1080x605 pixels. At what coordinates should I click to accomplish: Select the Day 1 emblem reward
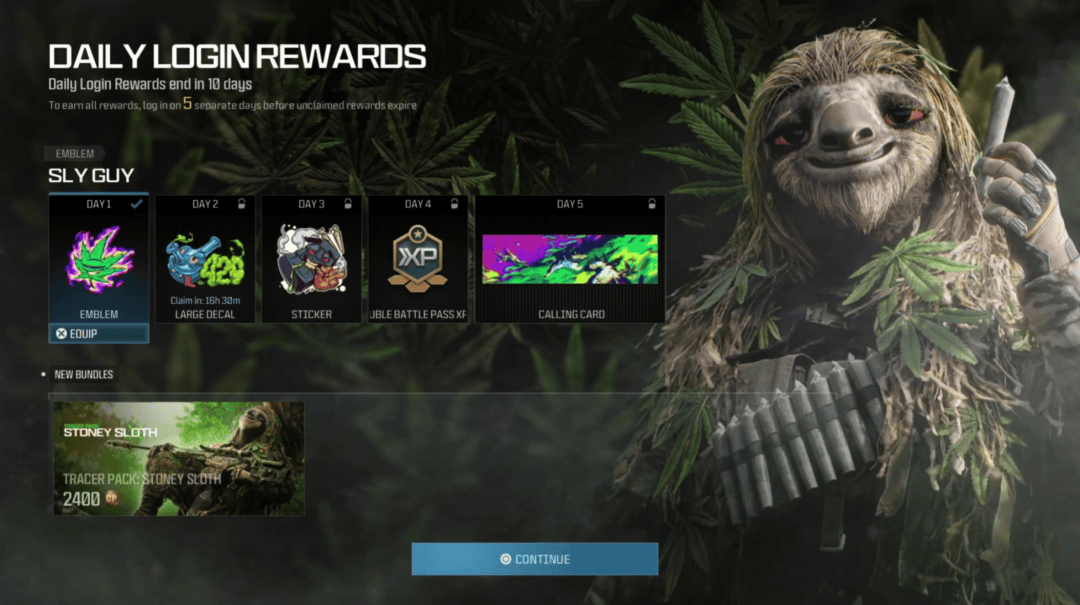(99, 259)
